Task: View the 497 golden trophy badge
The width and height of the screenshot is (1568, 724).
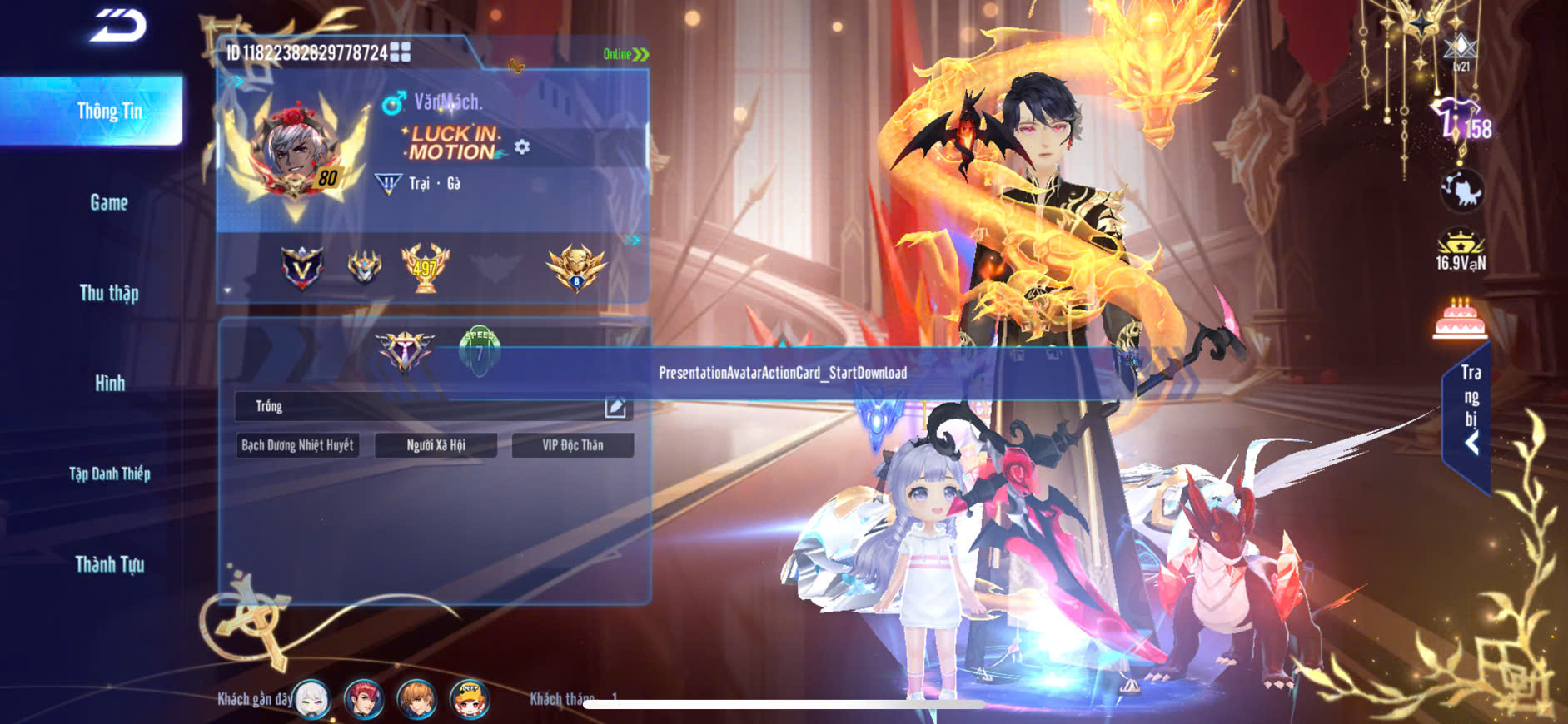Action: pyautogui.click(x=425, y=267)
